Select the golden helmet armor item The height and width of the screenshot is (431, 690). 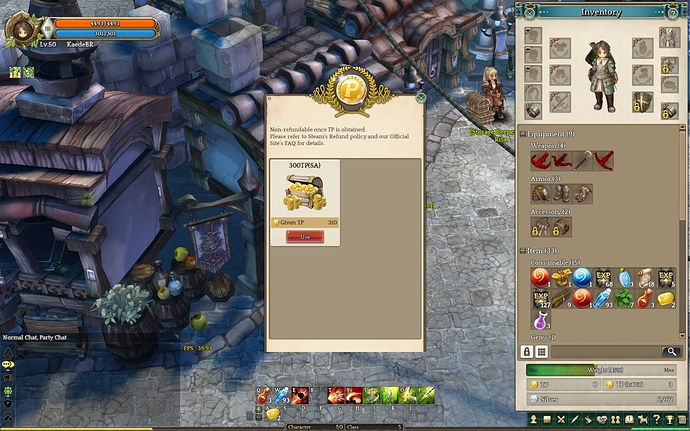539,193
